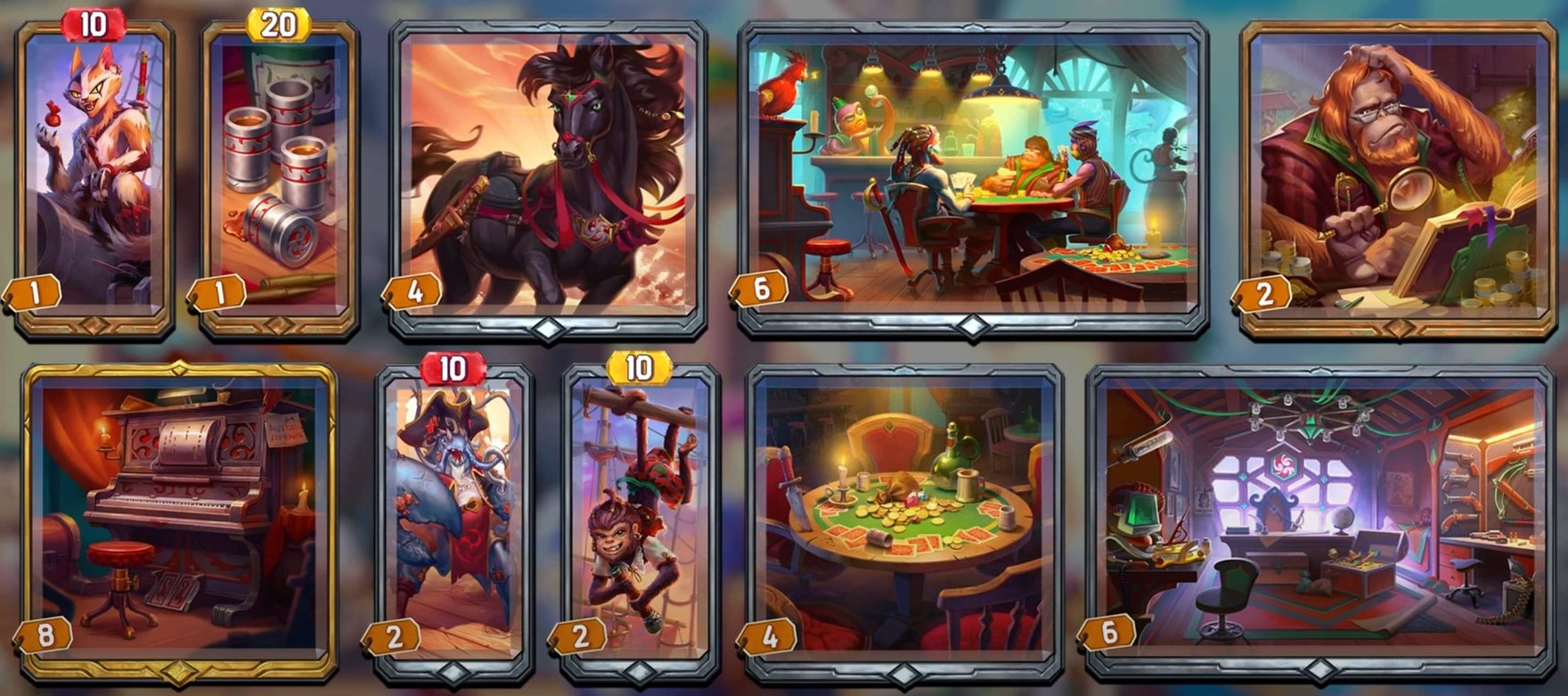The image size is (1568, 696).
Task: Open the orangutan scholar card
Action: 1394,169
